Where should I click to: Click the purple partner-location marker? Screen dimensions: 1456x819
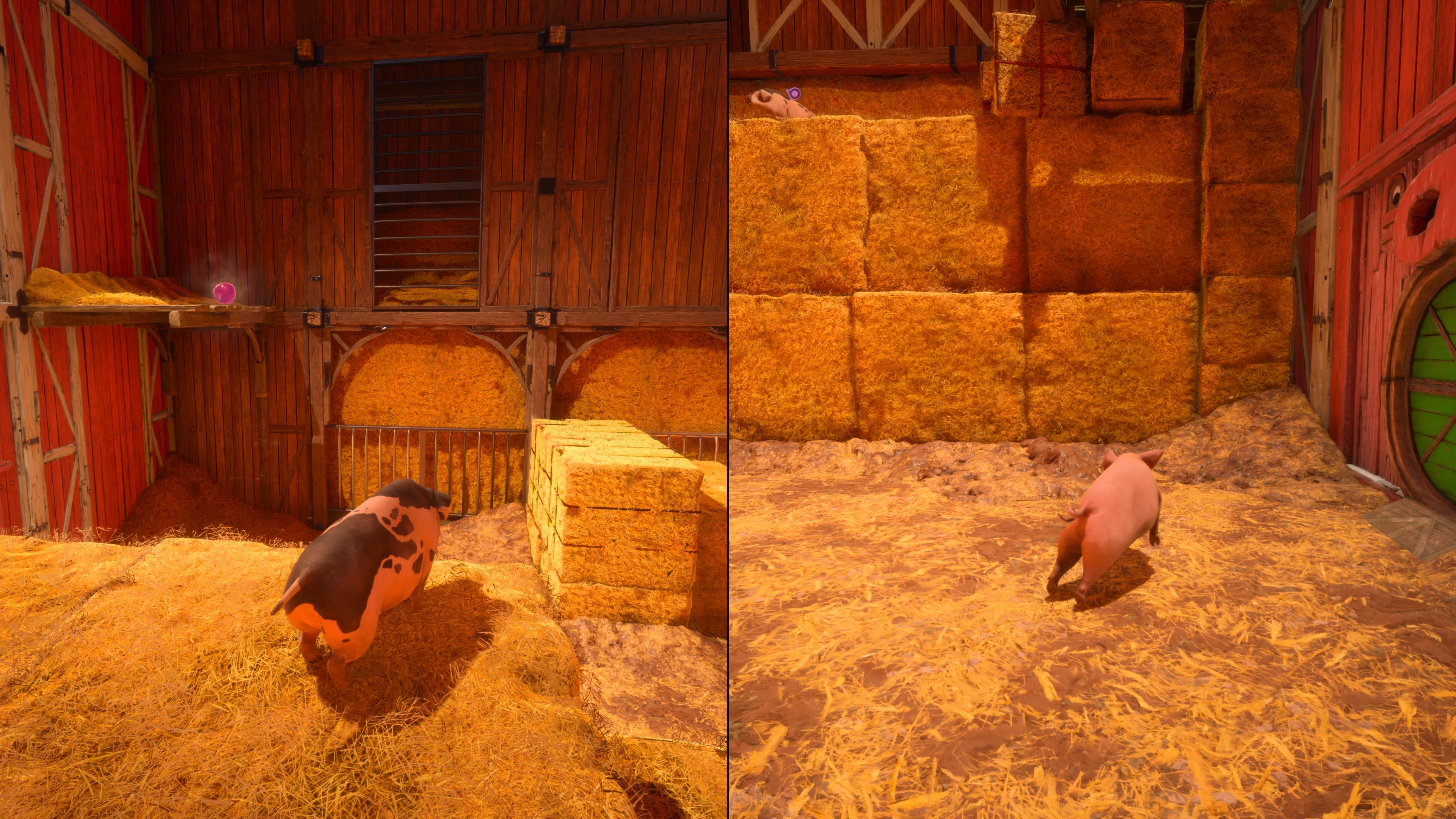click(794, 93)
